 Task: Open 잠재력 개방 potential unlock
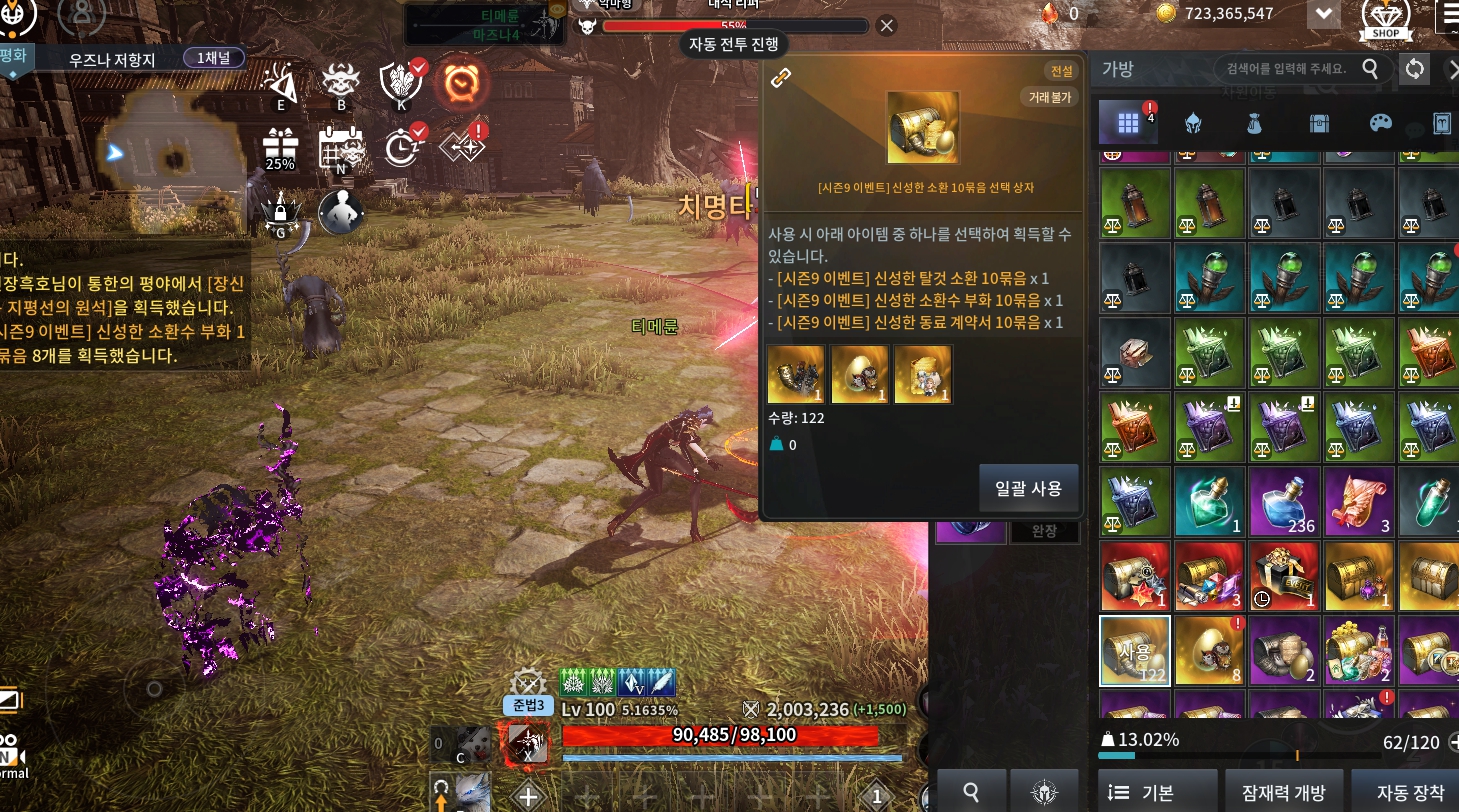(1283, 792)
